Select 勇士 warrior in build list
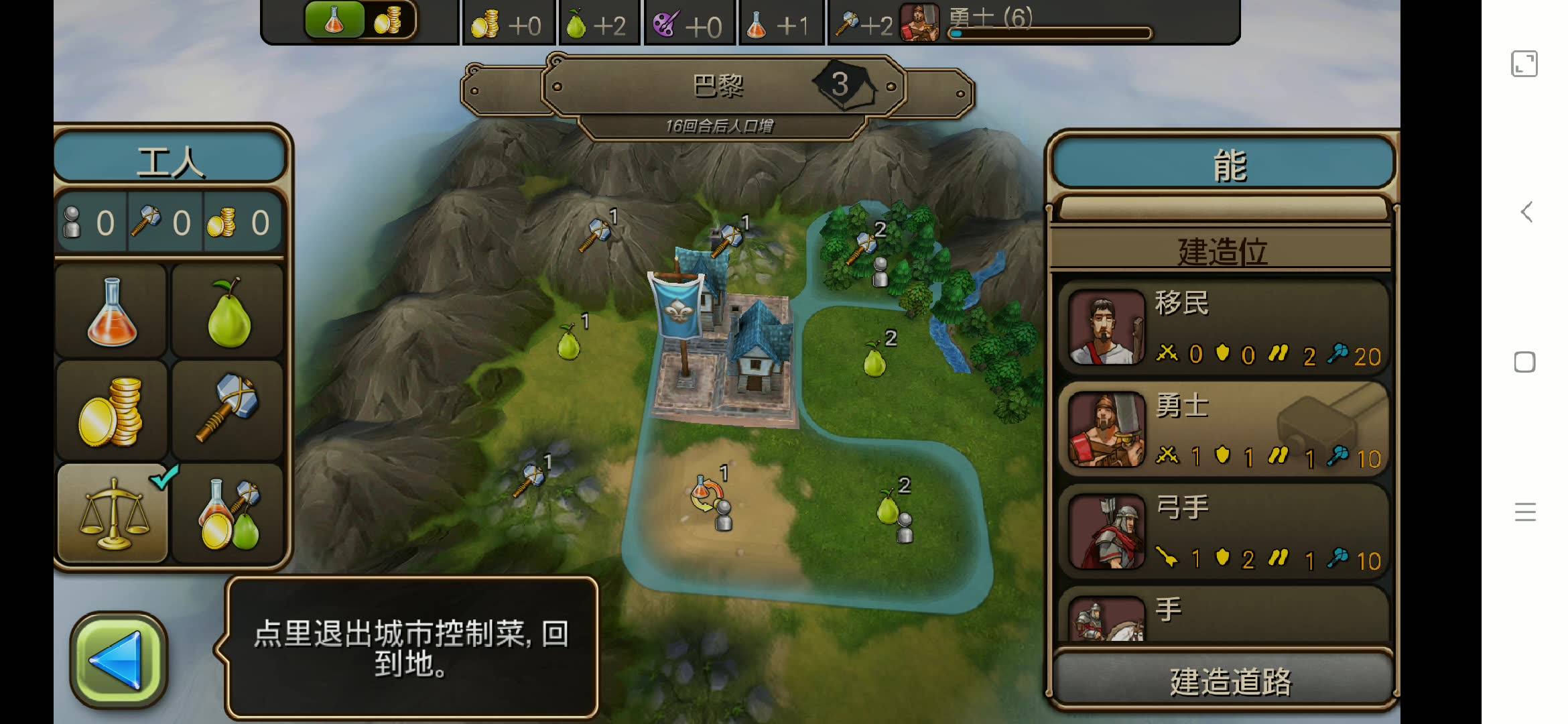The width and height of the screenshot is (1568, 724). [x=1222, y=429]
